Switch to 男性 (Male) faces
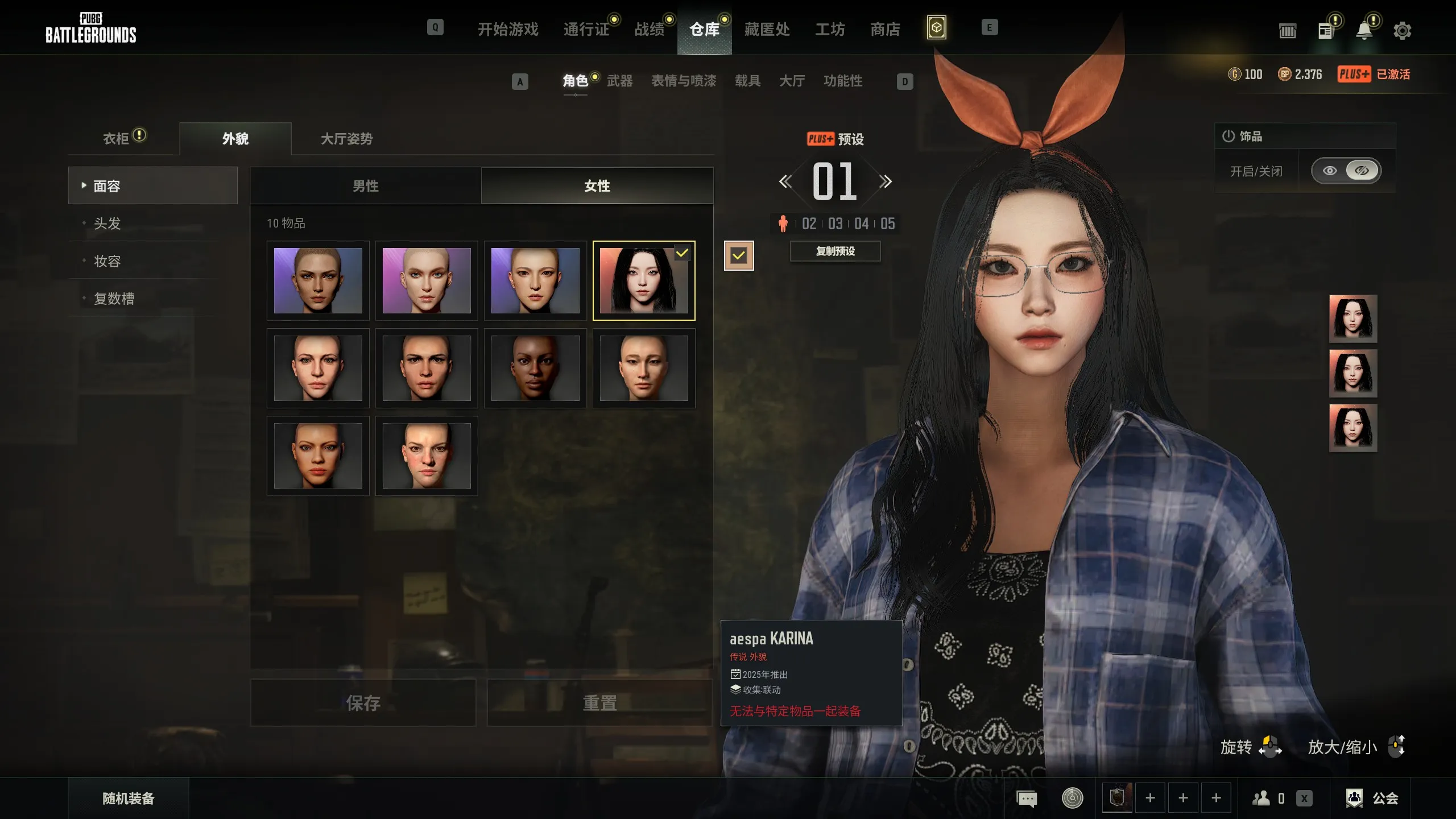This screenshot has width=1456, height=819. pos(366,186)
